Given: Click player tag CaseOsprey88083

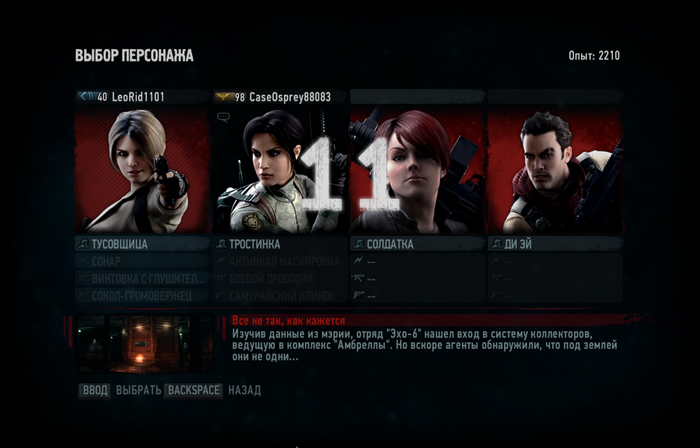Looking at the screenshot, I should [280, 97].
